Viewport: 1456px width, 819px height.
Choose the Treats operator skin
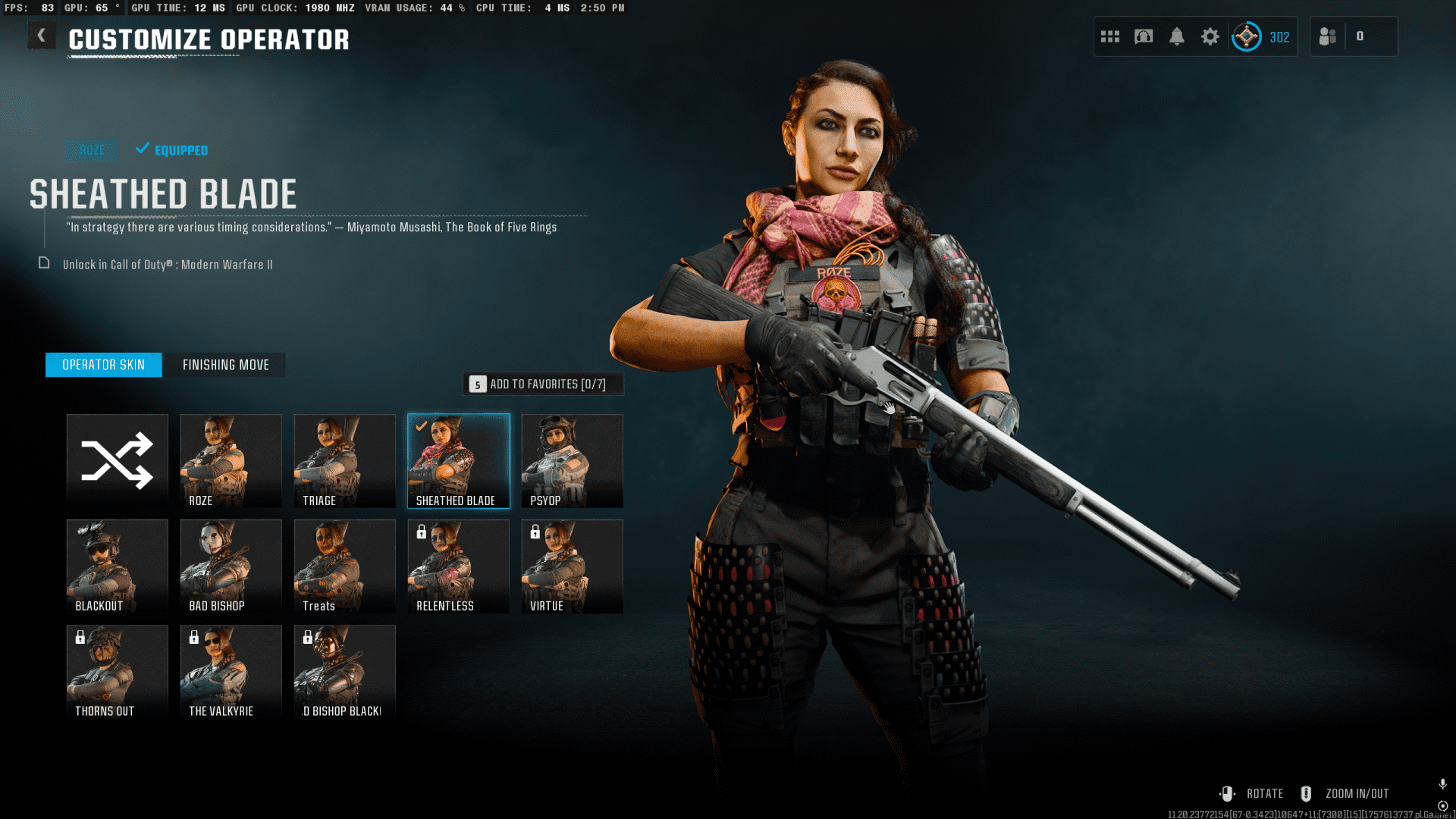345,566
